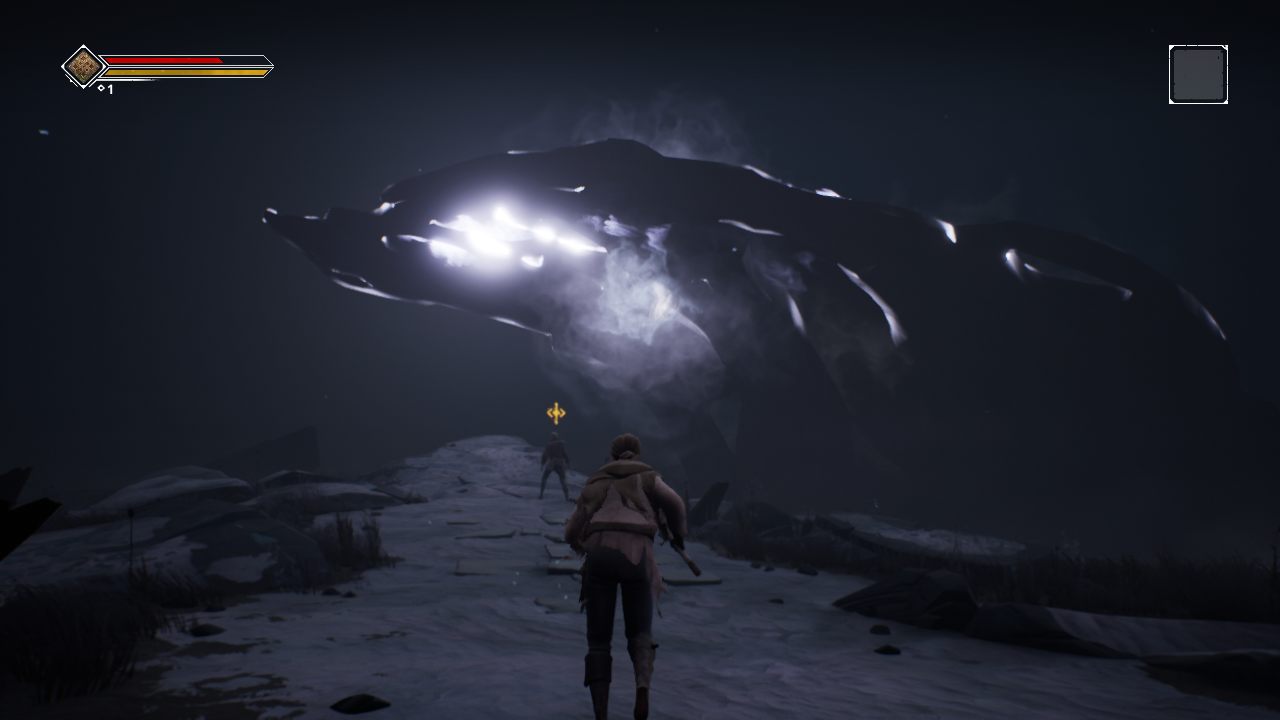Select the small dot beside the follower number
The width and height of the screenshot is (1280, 720).
click(x=101, y=88)
